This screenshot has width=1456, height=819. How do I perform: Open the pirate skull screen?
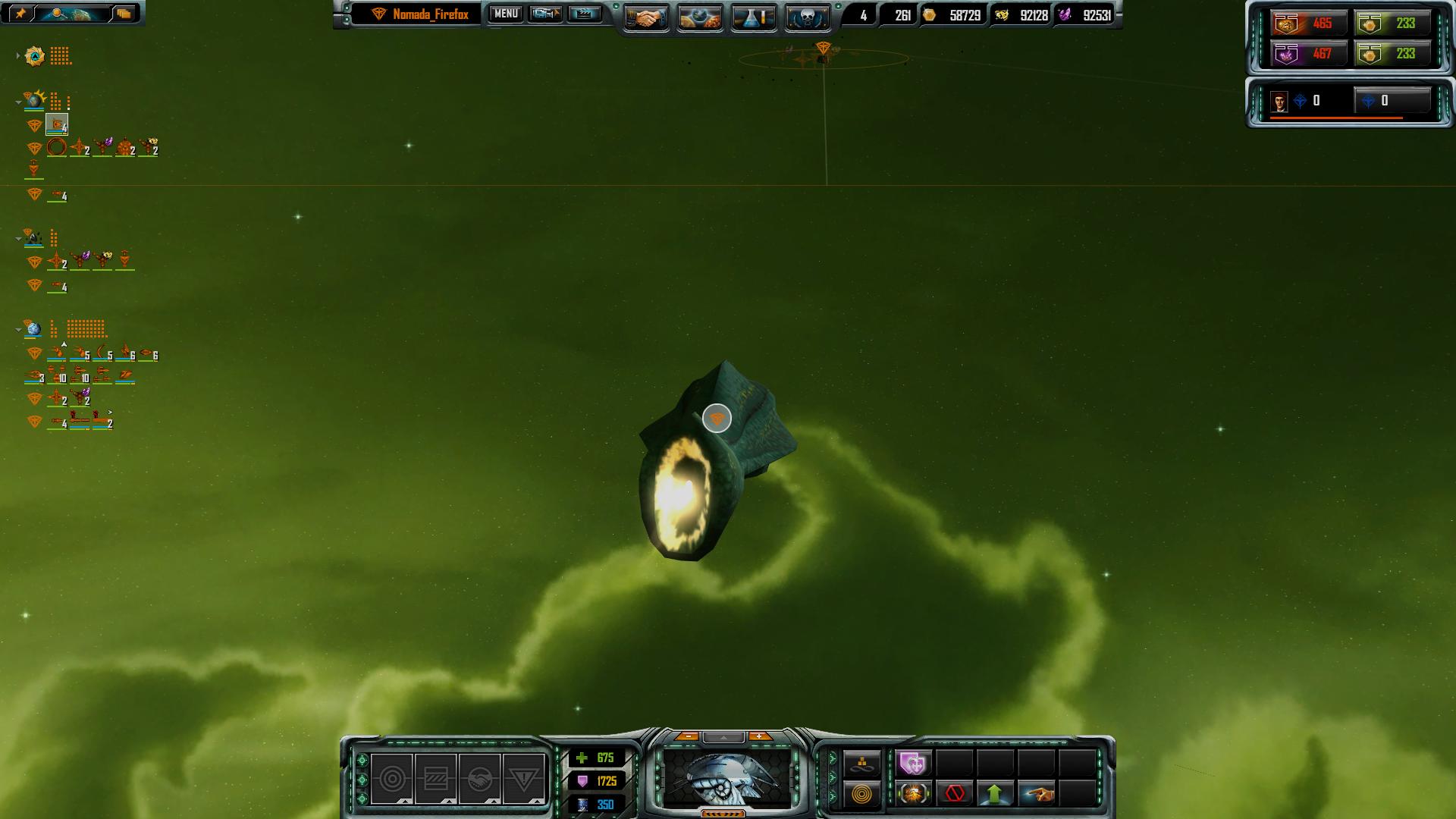[x=806, y=18]
